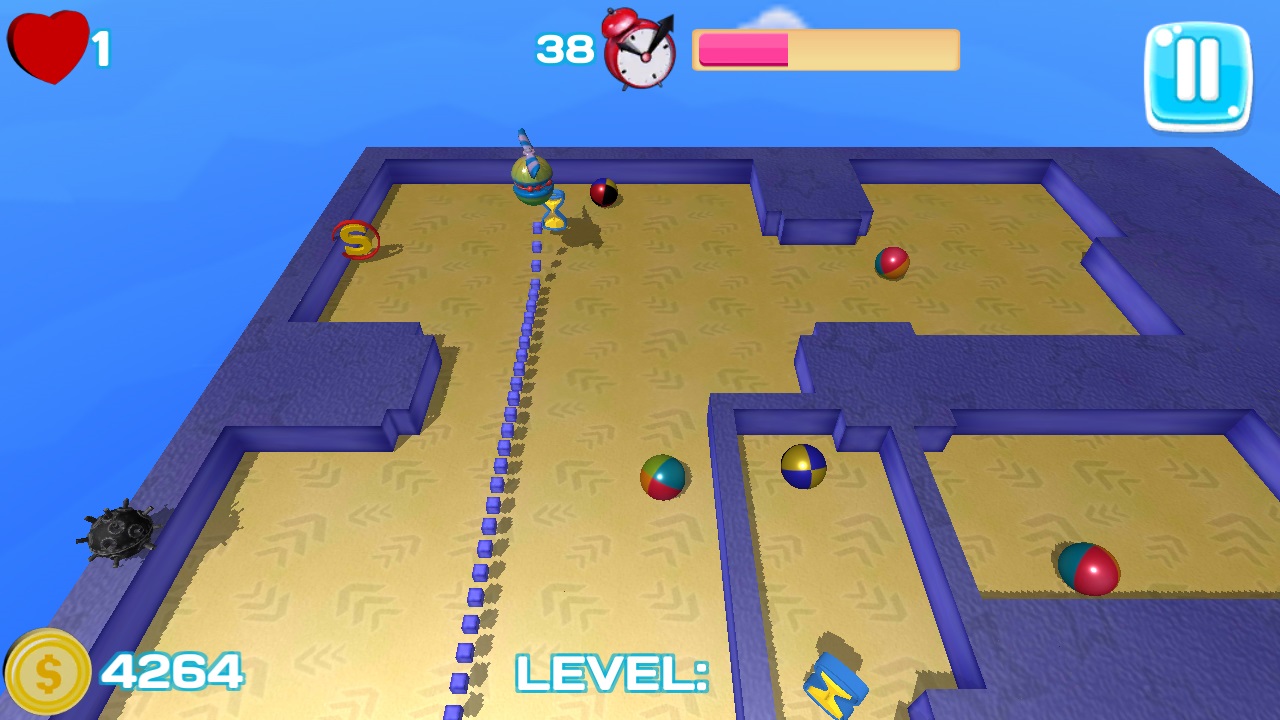Click the black spiked mine enemy
1280x720 pixels.
pyautogui.click(x=118, y=534)
